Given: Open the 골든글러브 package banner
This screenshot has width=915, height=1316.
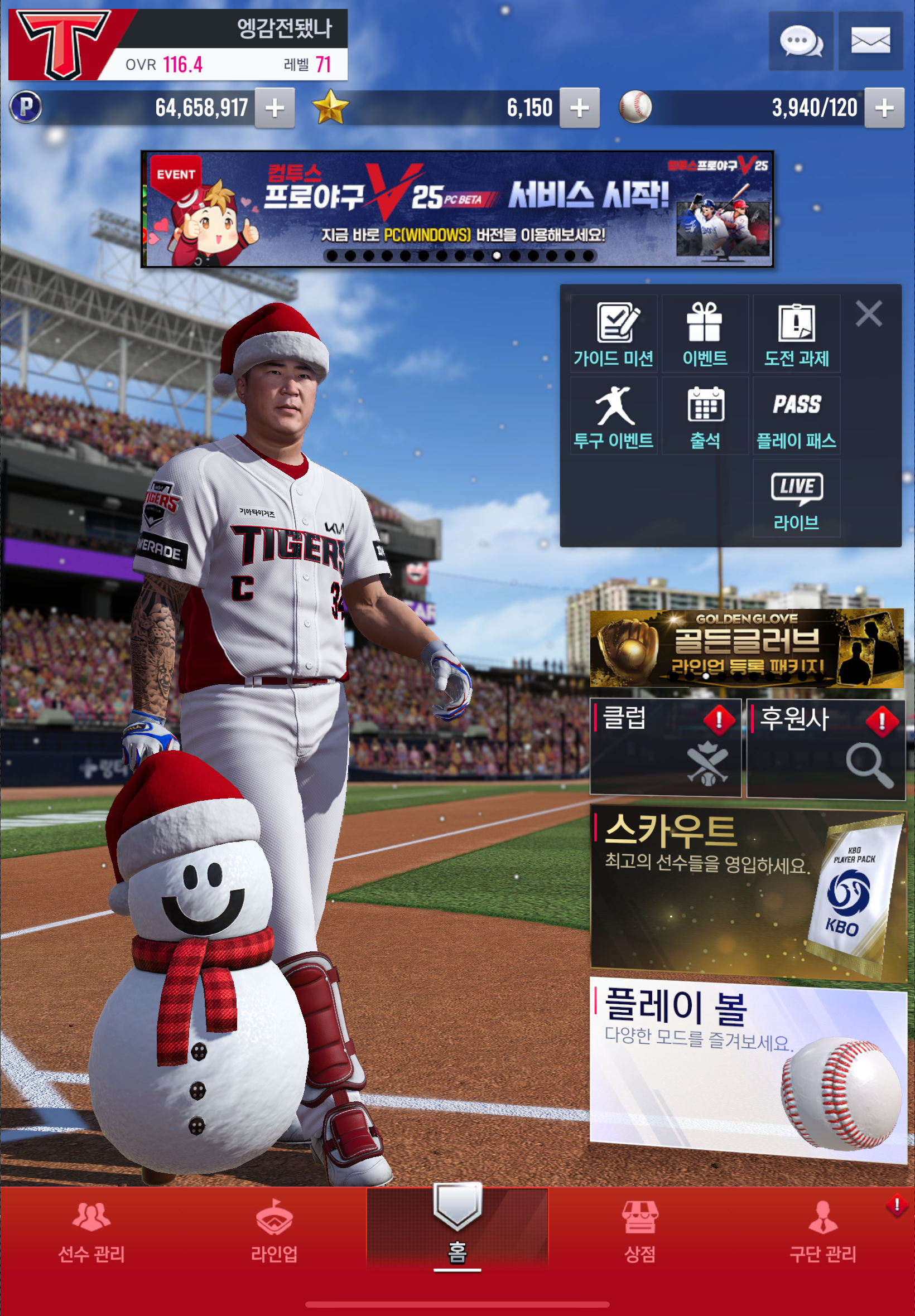Looking at the screenshot, I should click(747, 648).
